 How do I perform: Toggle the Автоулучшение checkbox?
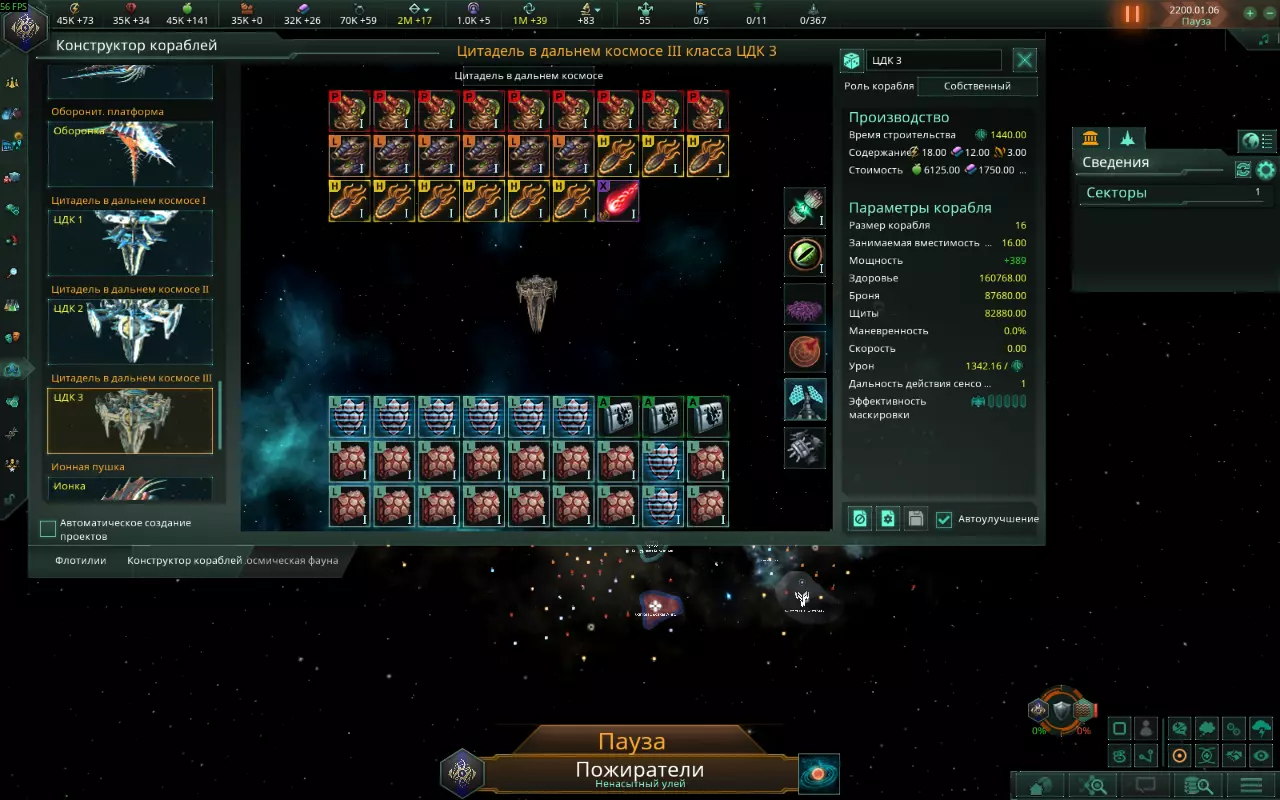944,519
